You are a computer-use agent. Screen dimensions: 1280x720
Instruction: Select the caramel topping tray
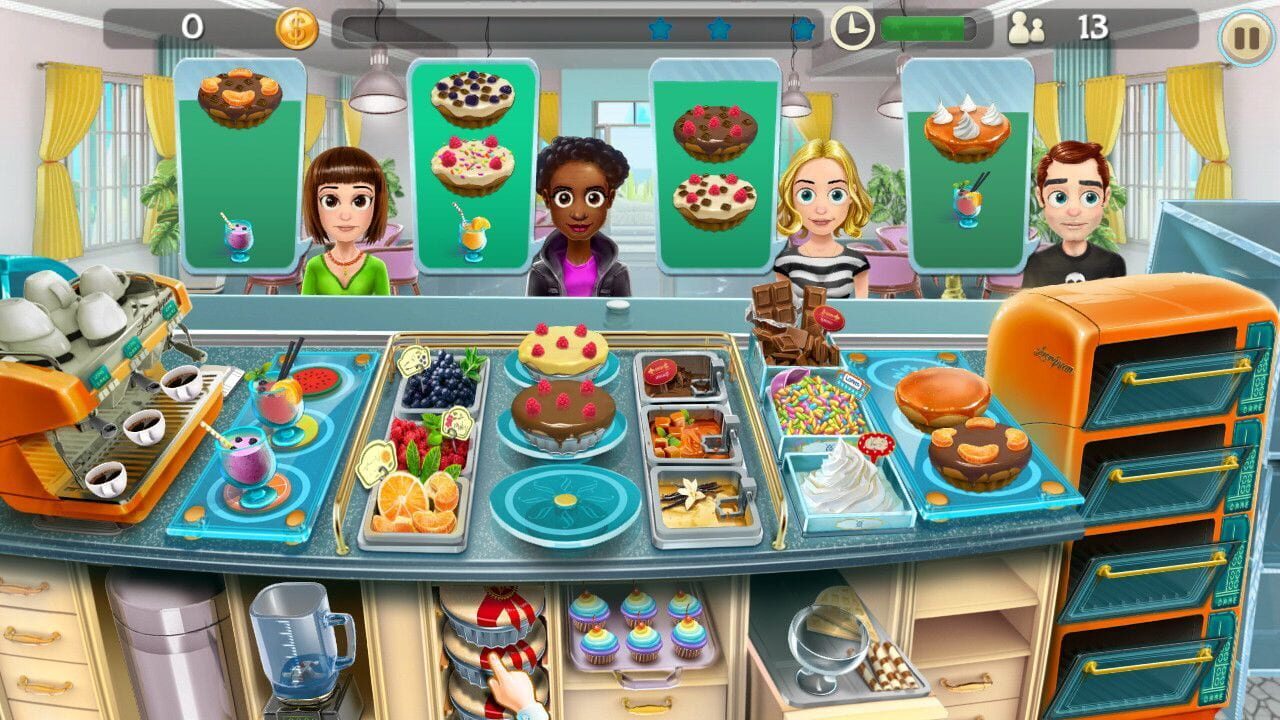690,435
